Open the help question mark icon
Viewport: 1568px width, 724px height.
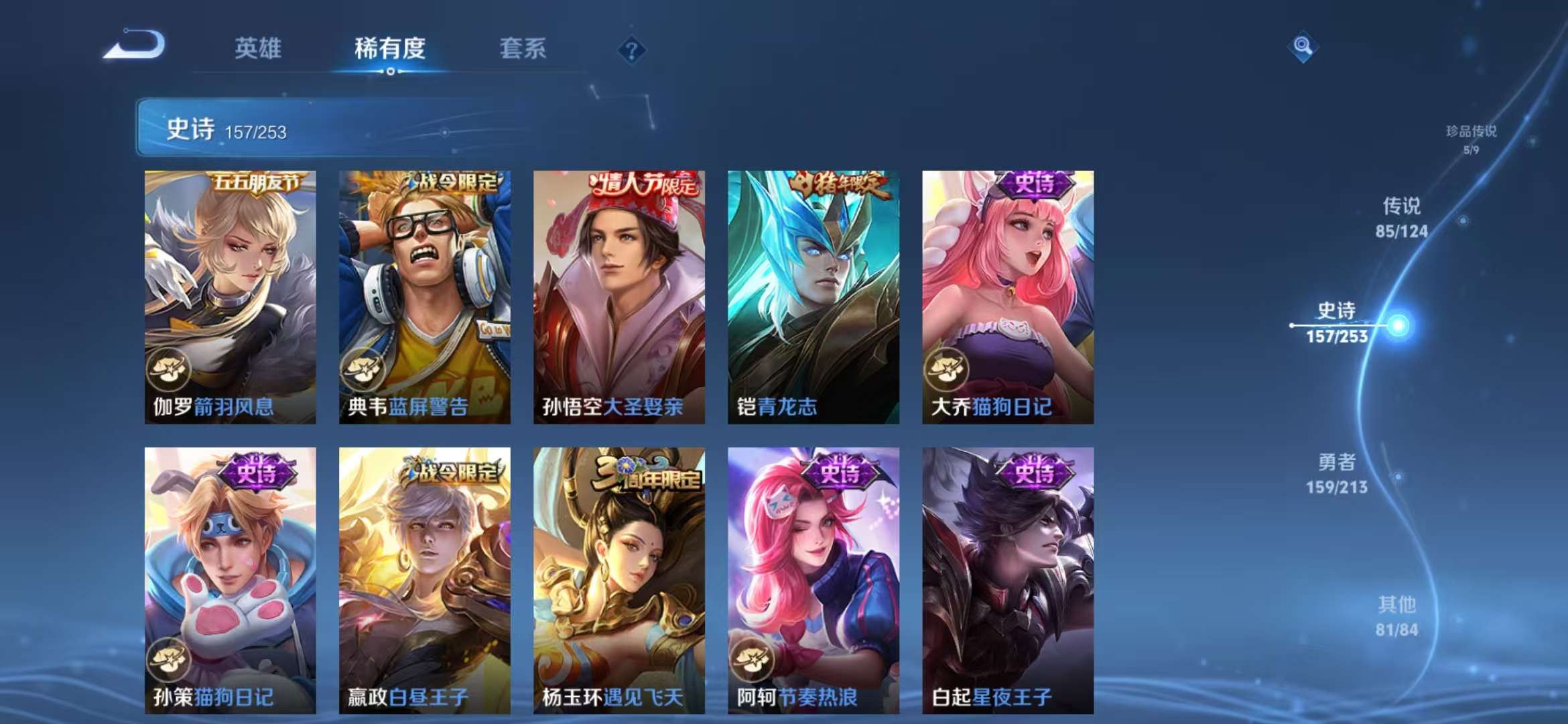tap(631, 50)
